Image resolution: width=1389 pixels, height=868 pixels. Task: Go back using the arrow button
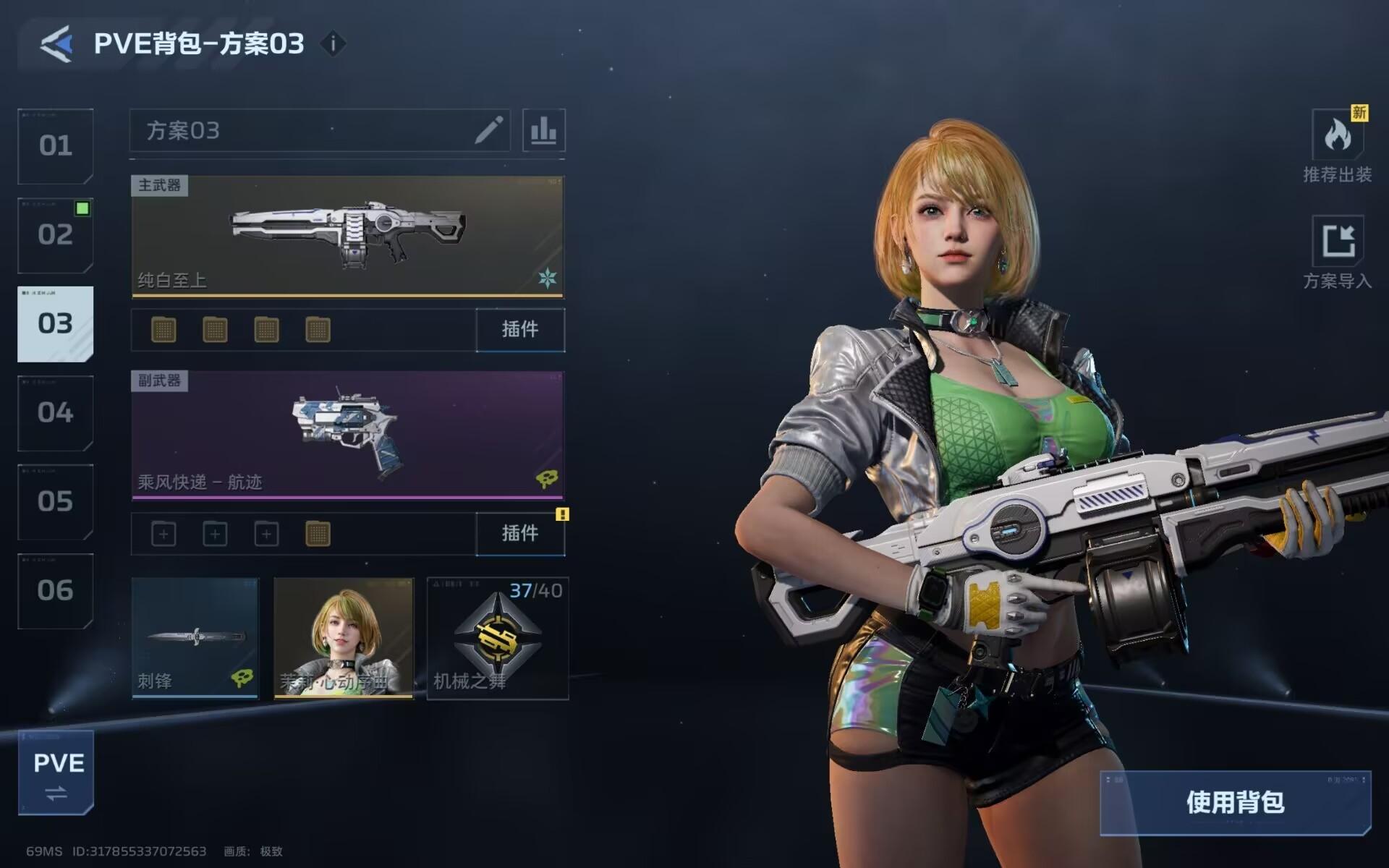56,43
